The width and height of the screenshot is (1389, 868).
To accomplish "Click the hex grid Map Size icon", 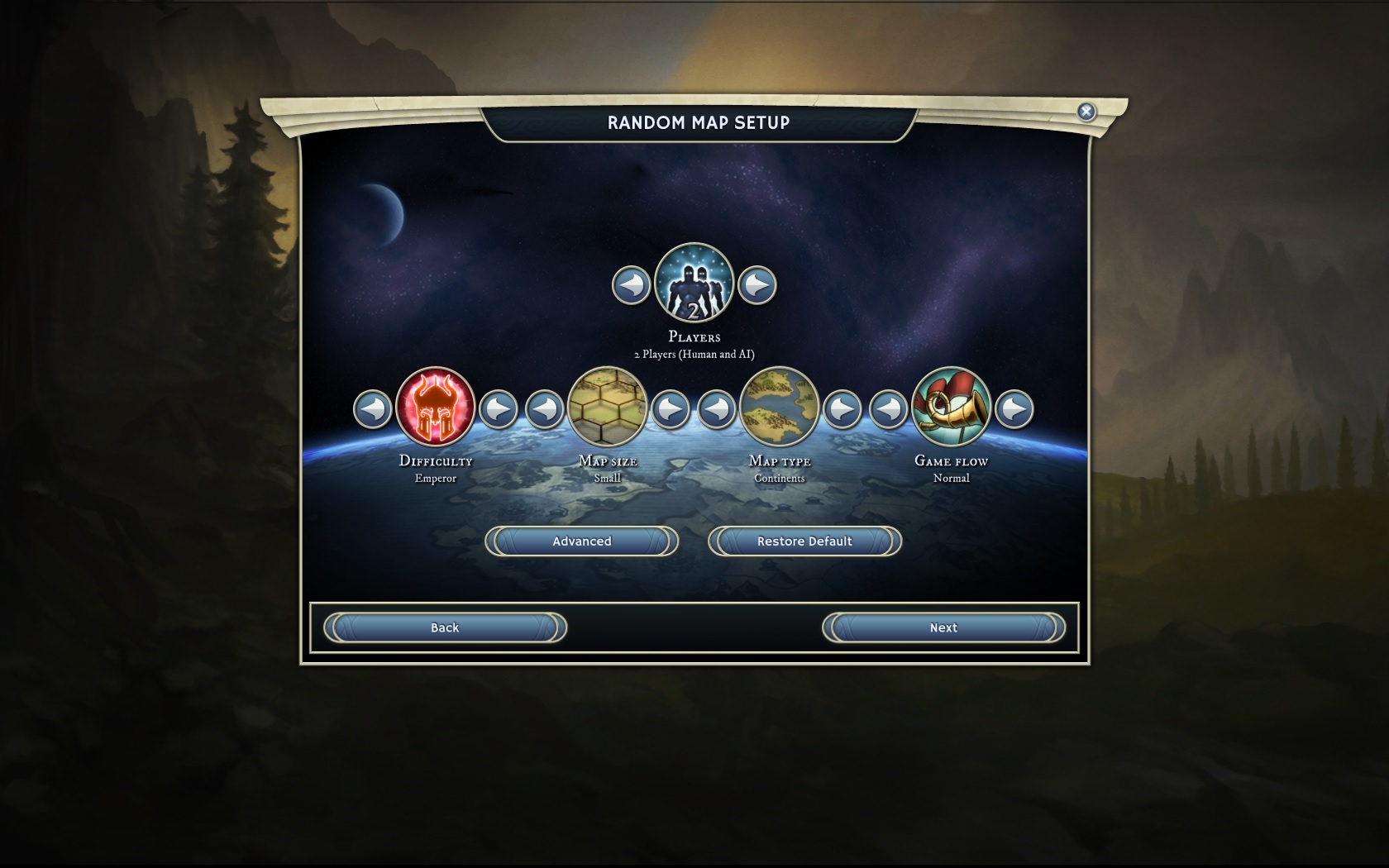I will [x=608, y=407].
